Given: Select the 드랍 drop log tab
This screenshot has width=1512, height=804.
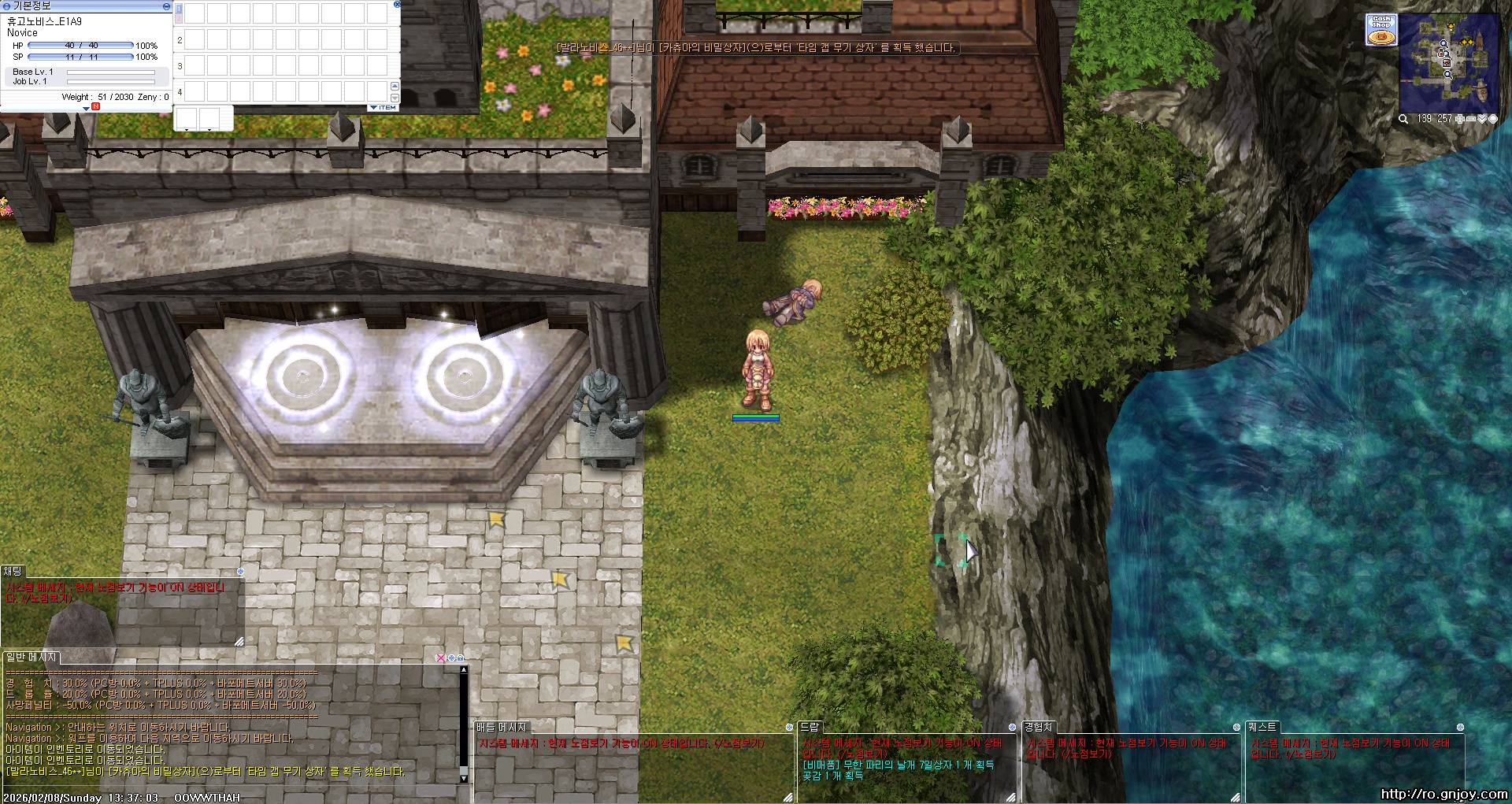Looking at the screenshot, I should point(810,728).
